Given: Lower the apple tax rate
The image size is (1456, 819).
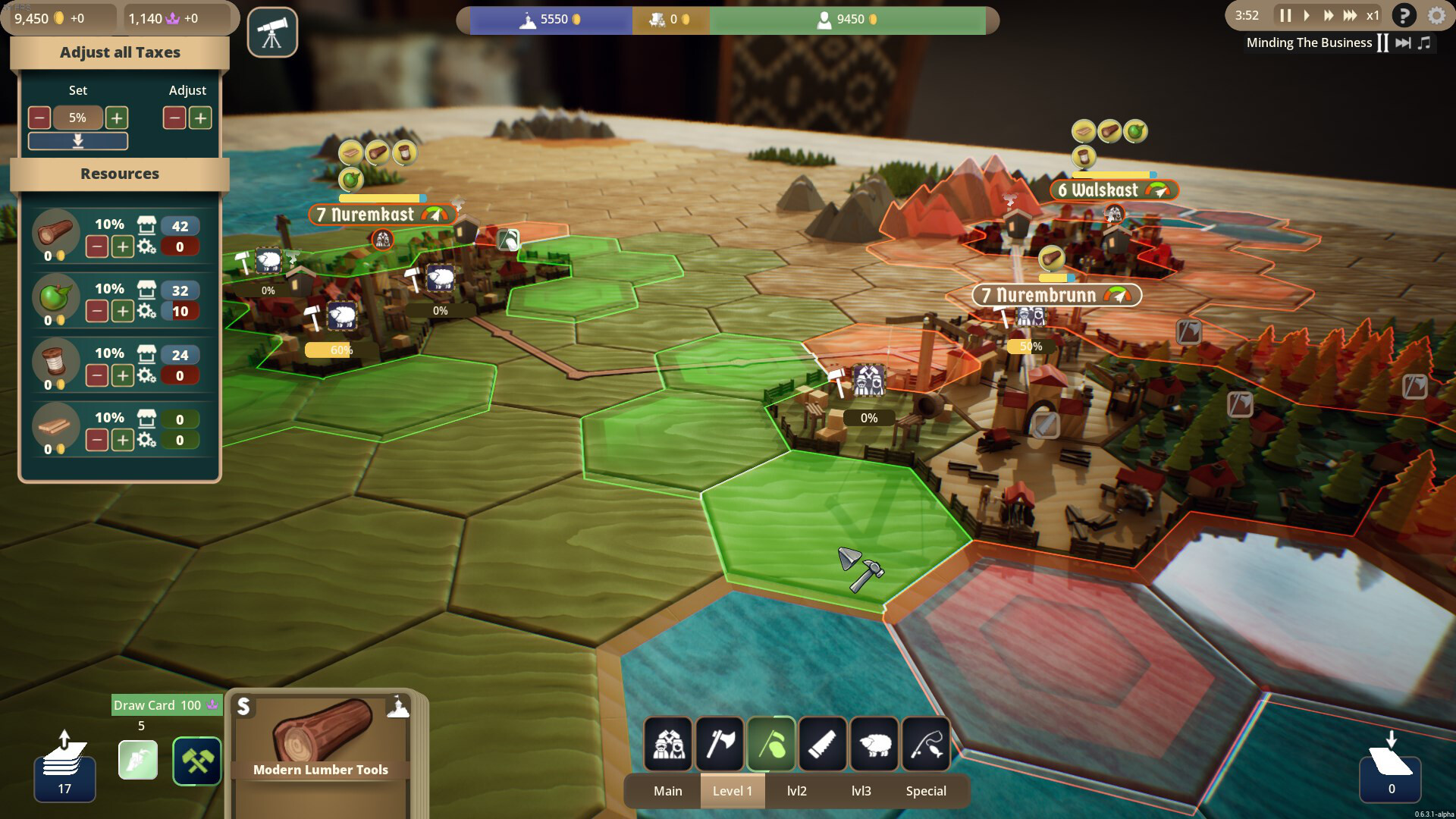Looking at the screenshot, I should [x=96, y=311].
